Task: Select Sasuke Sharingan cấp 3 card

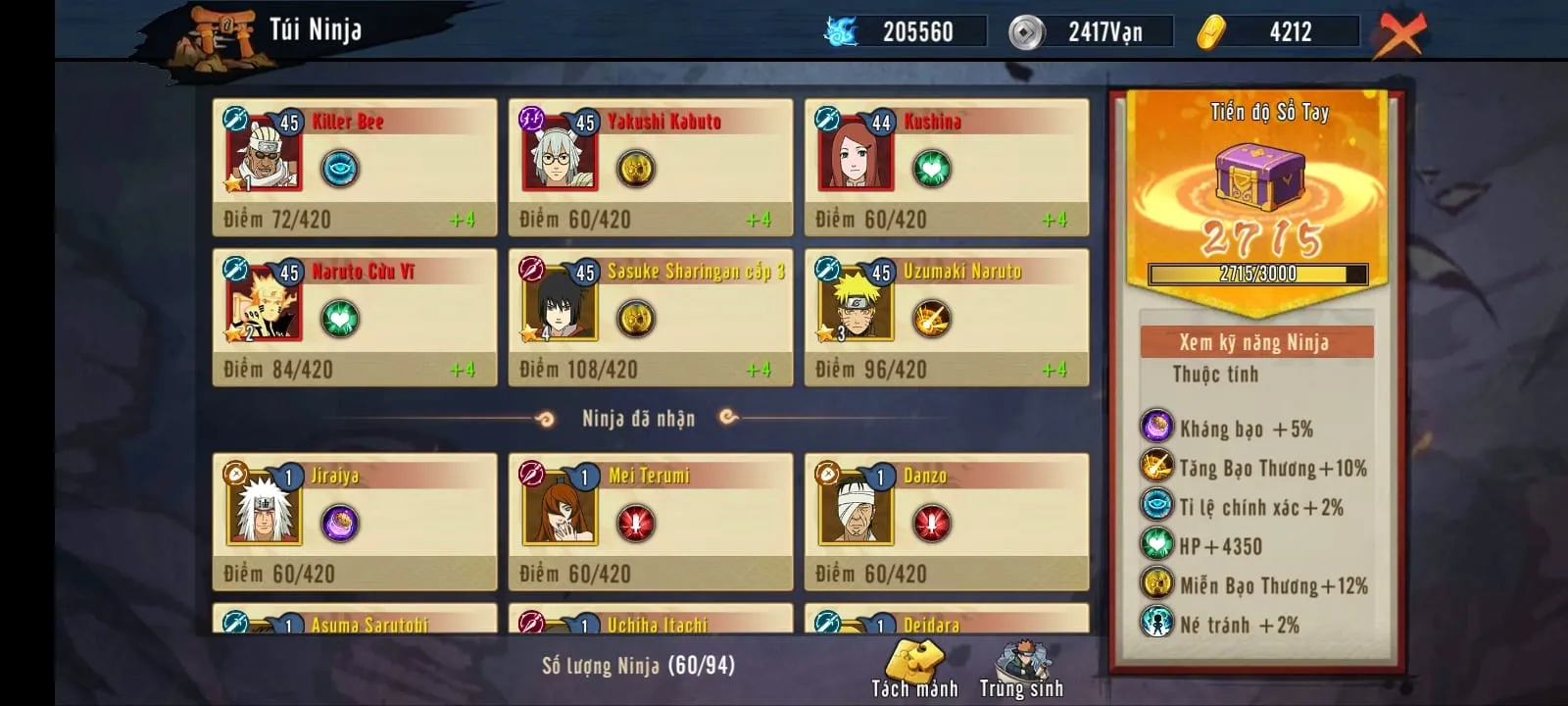Action: coord(651,317)
